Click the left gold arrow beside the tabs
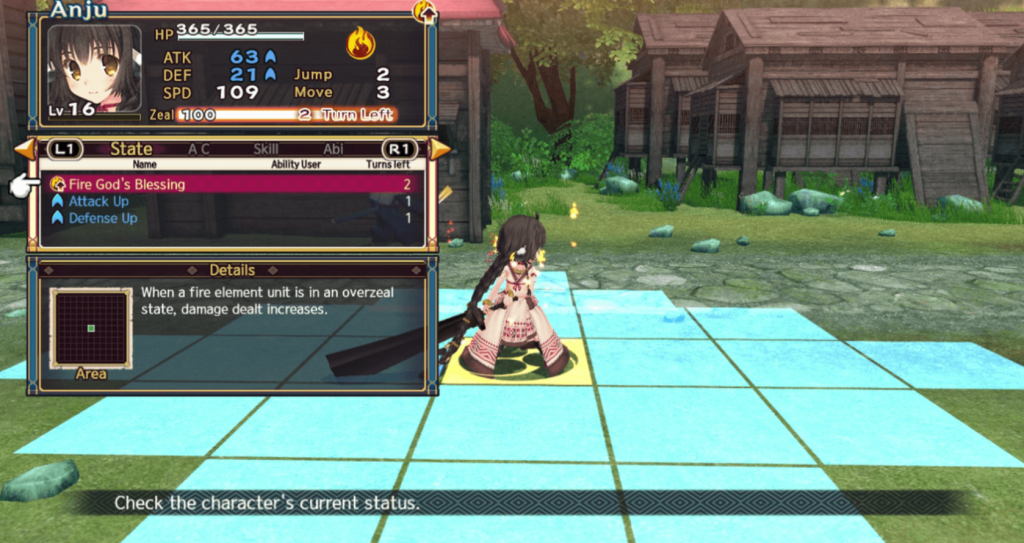 [24, 149]
